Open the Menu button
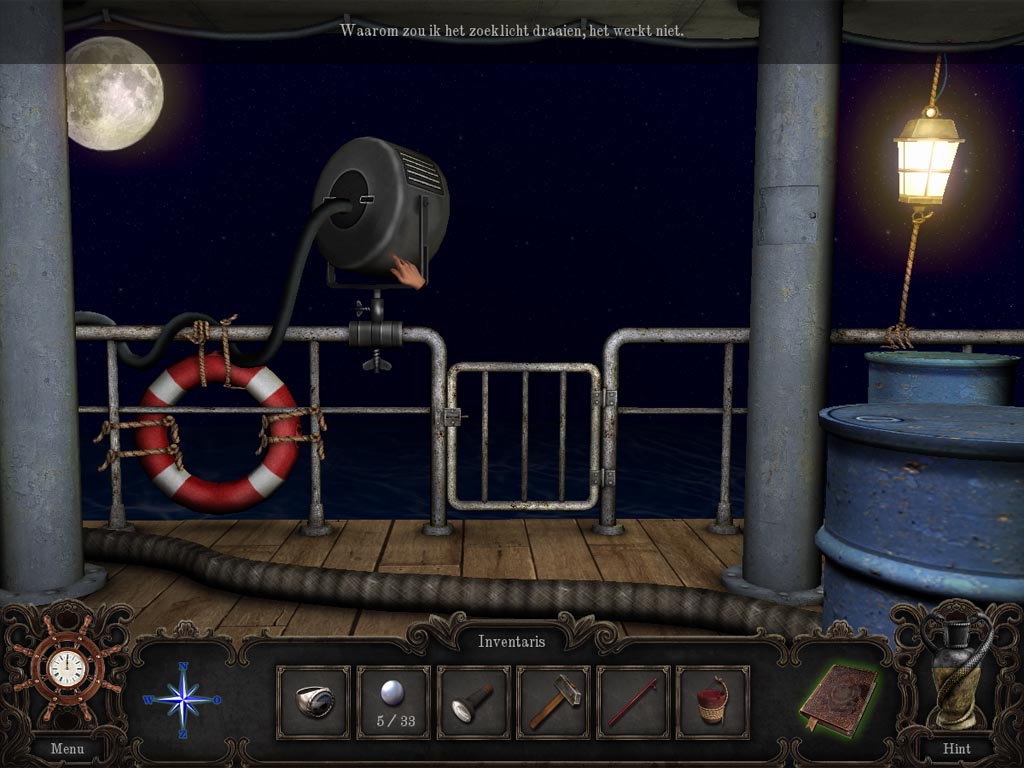The width and height of the screenshot is (1024, 768). (x=67, y=747)
